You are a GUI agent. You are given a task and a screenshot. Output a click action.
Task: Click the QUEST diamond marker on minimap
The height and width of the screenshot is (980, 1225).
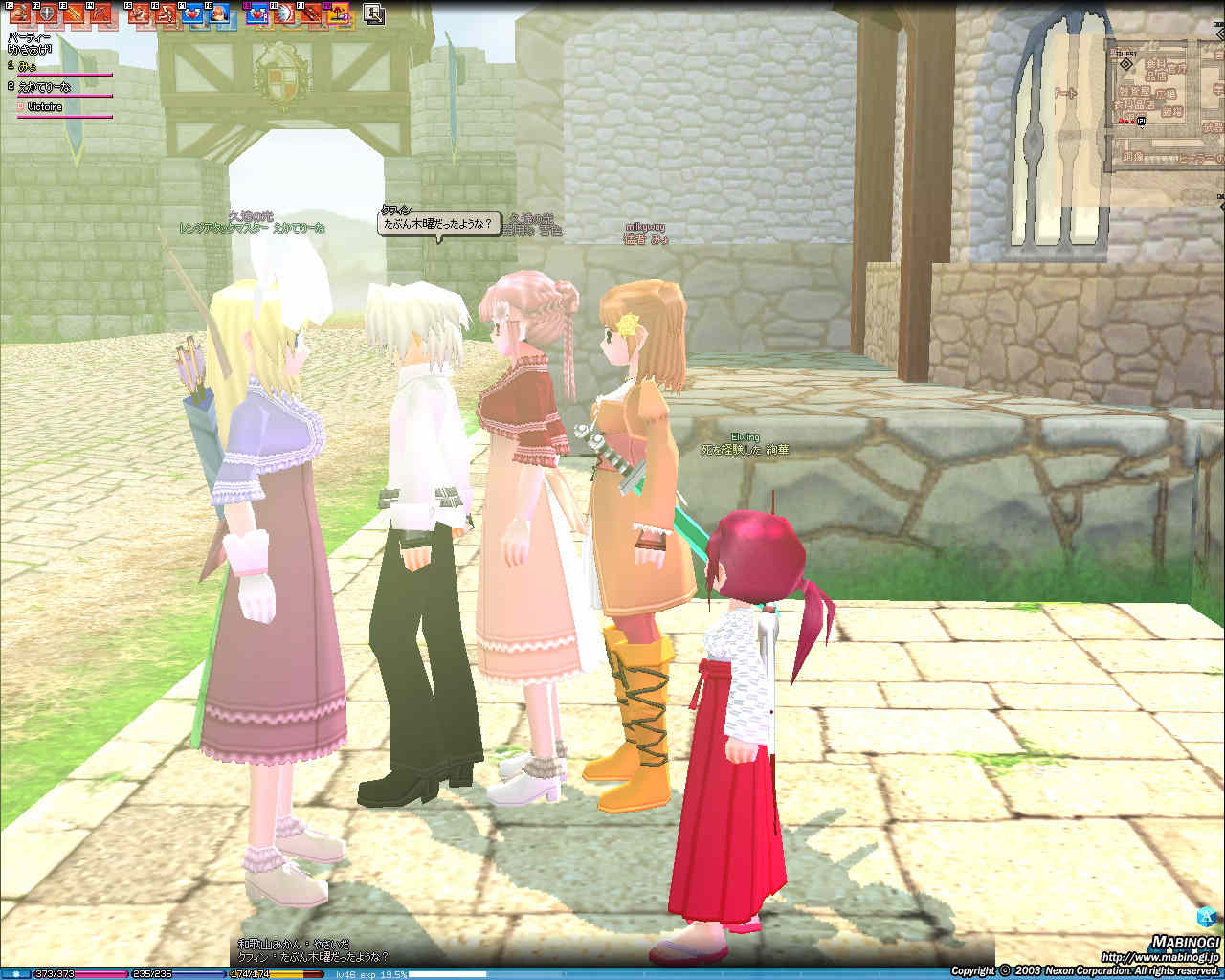1126,65
